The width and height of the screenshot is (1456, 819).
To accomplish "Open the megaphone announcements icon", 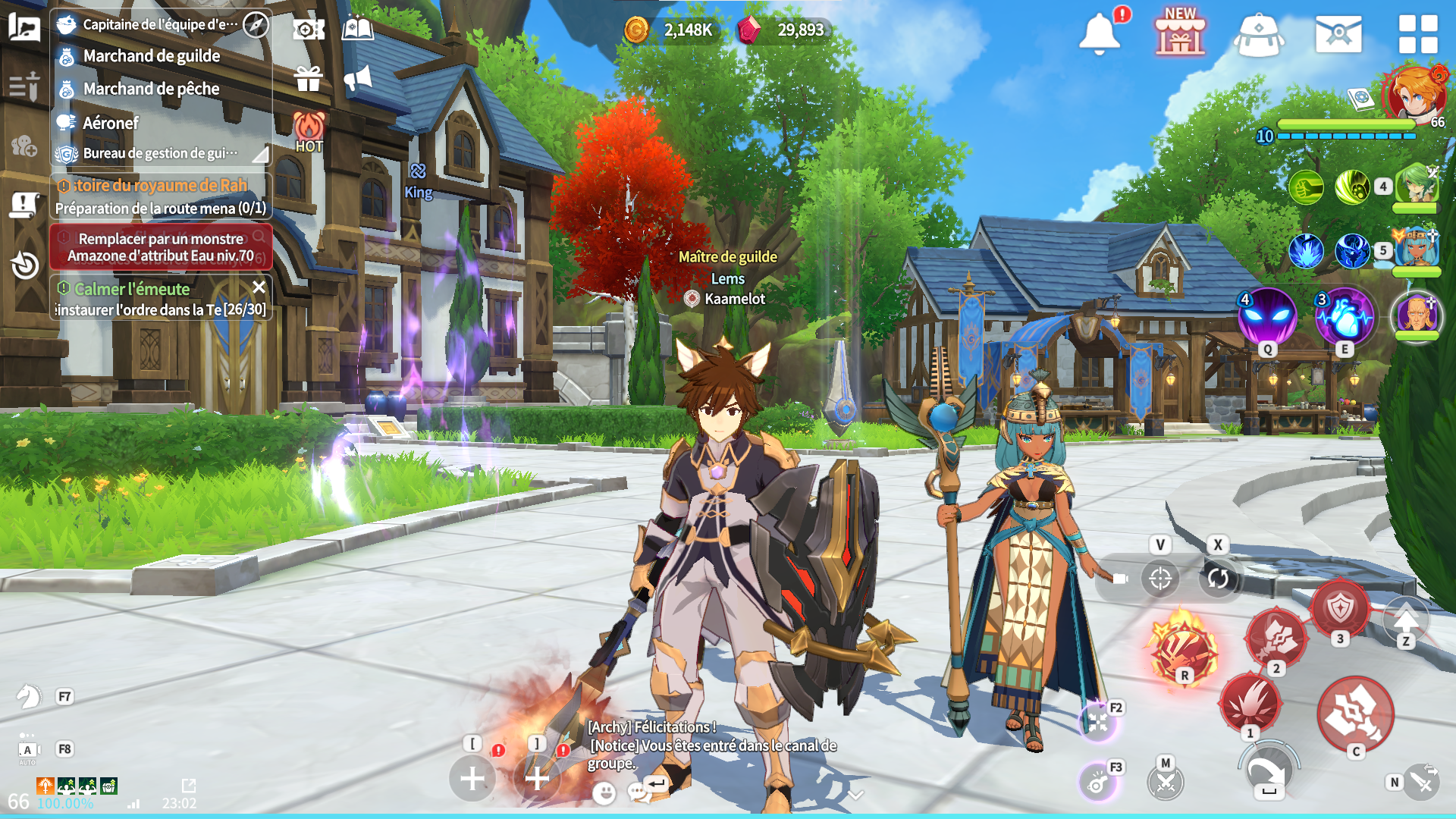I will tap(358, 78).
